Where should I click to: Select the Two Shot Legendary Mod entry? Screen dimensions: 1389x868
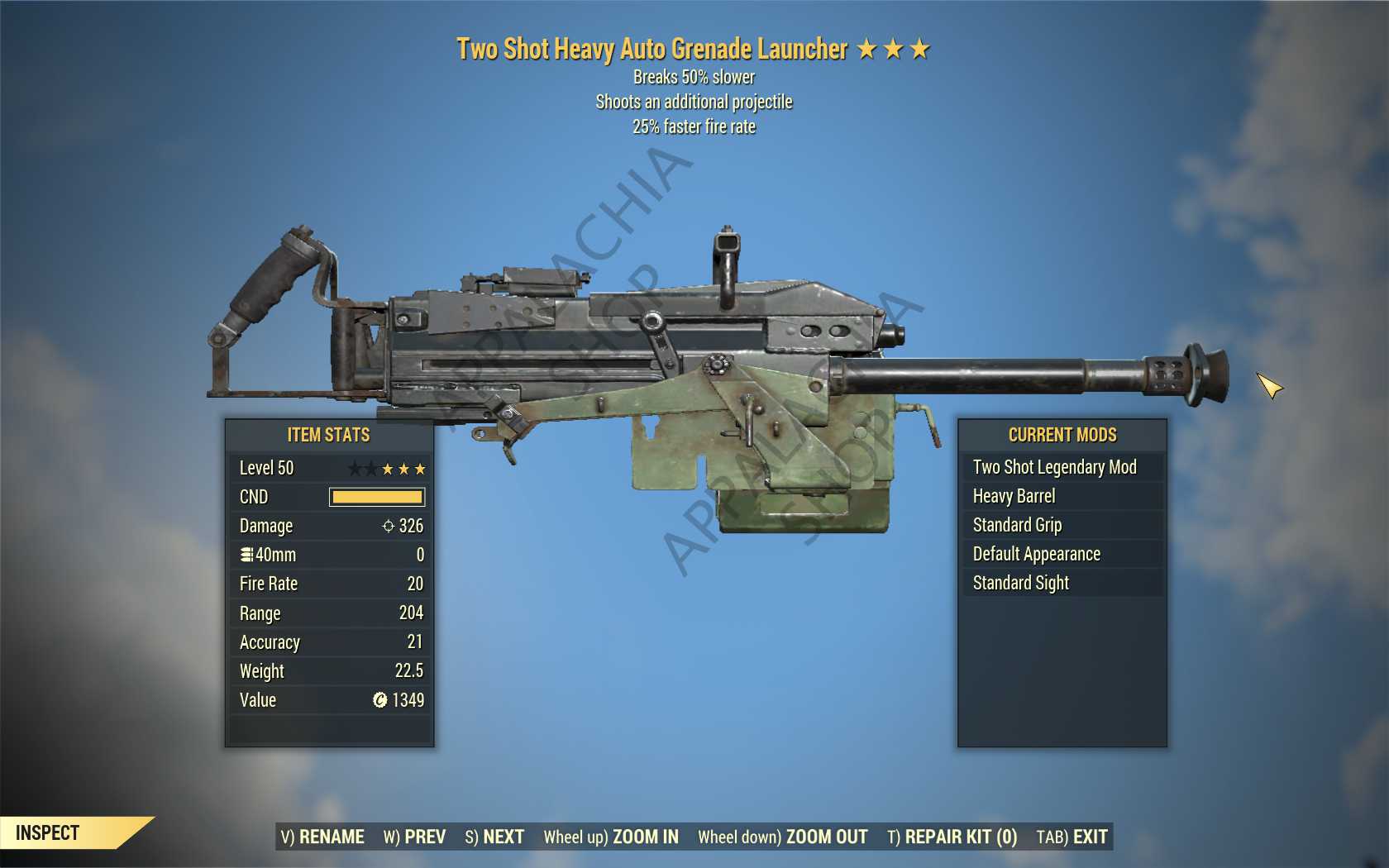[x=1054, y=467]
